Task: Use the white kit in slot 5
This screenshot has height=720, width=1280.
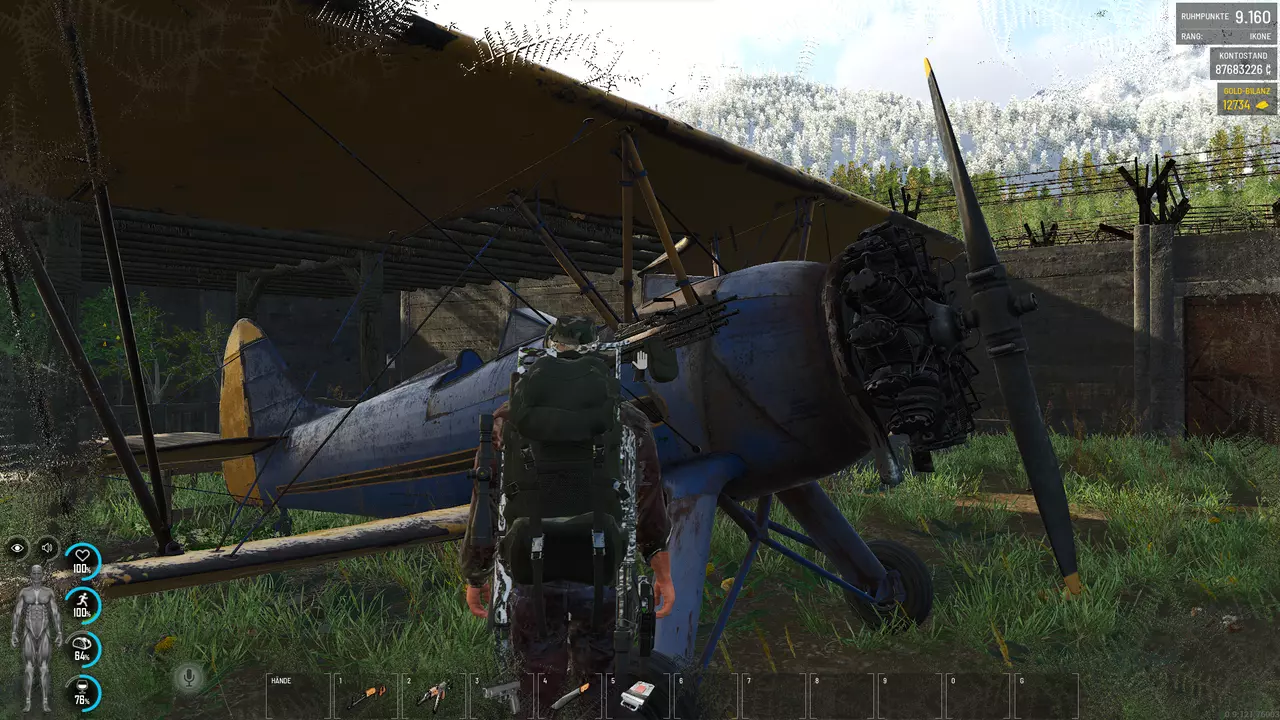Action: coord(638,694)
